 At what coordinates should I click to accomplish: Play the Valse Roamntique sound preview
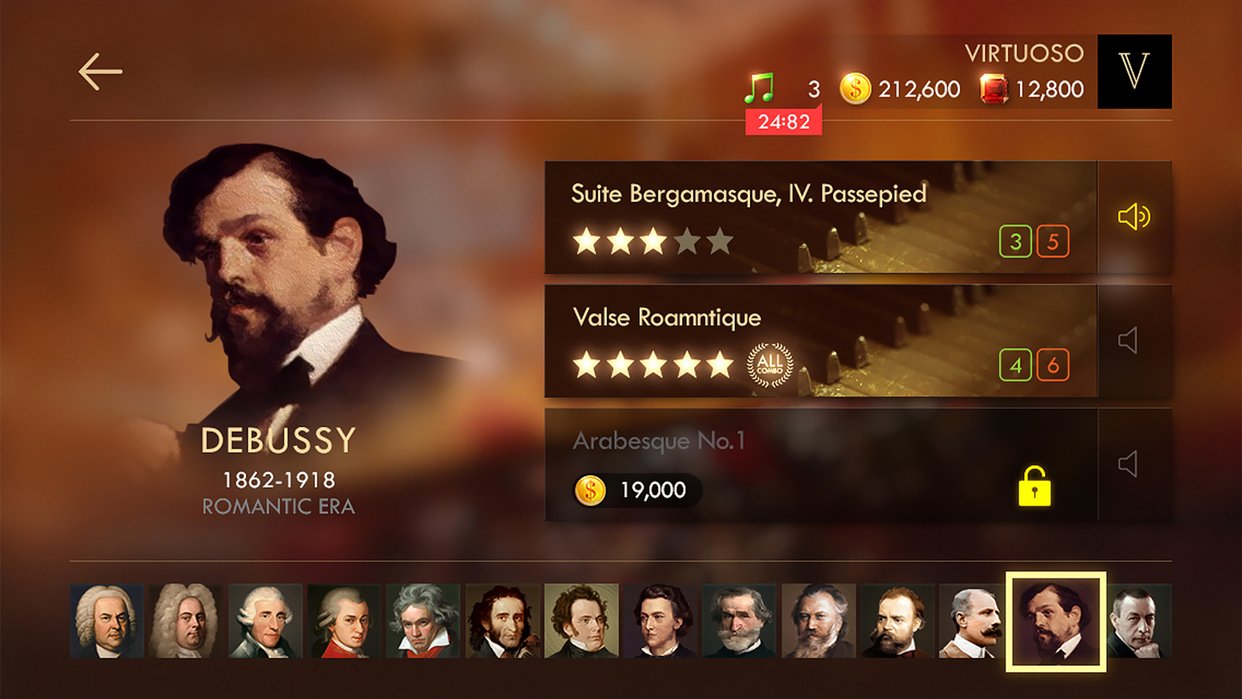[x=1134, y=341]
